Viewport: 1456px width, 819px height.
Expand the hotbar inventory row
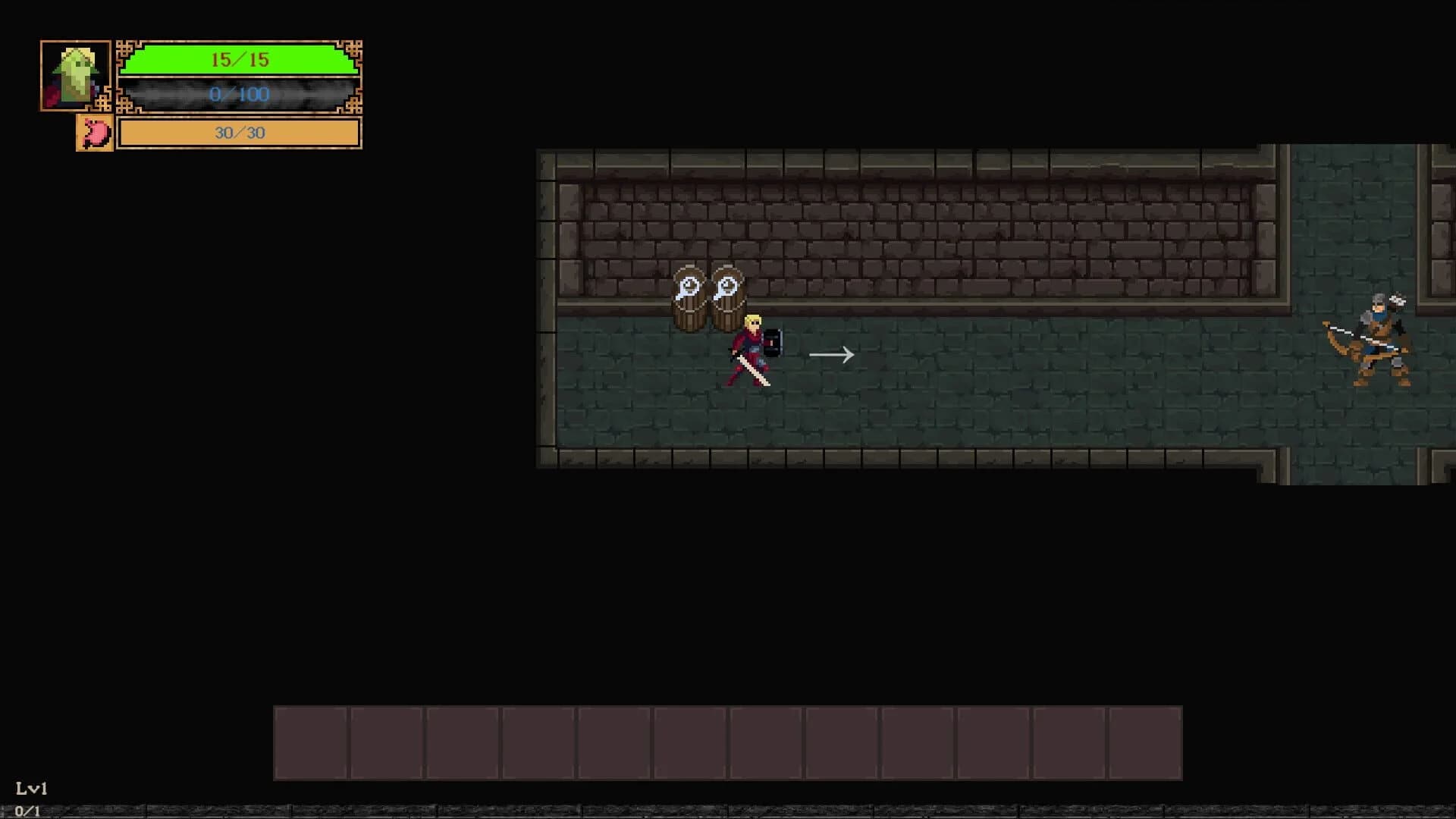728,743
